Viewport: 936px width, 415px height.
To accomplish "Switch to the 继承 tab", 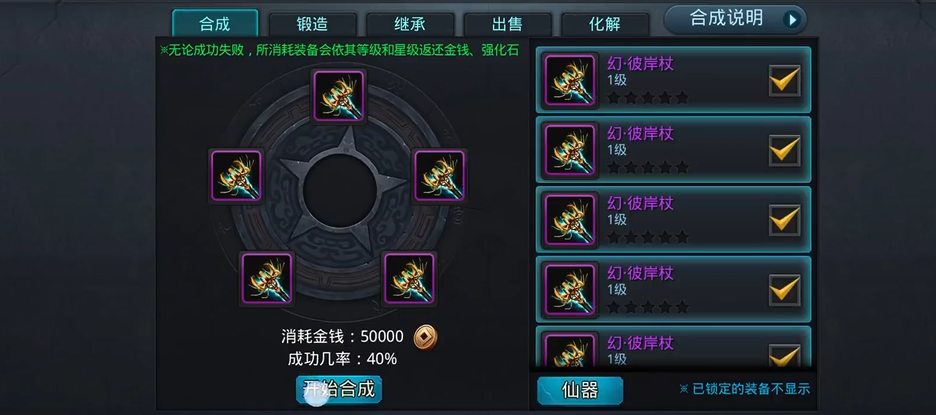I will pos(410,25).
